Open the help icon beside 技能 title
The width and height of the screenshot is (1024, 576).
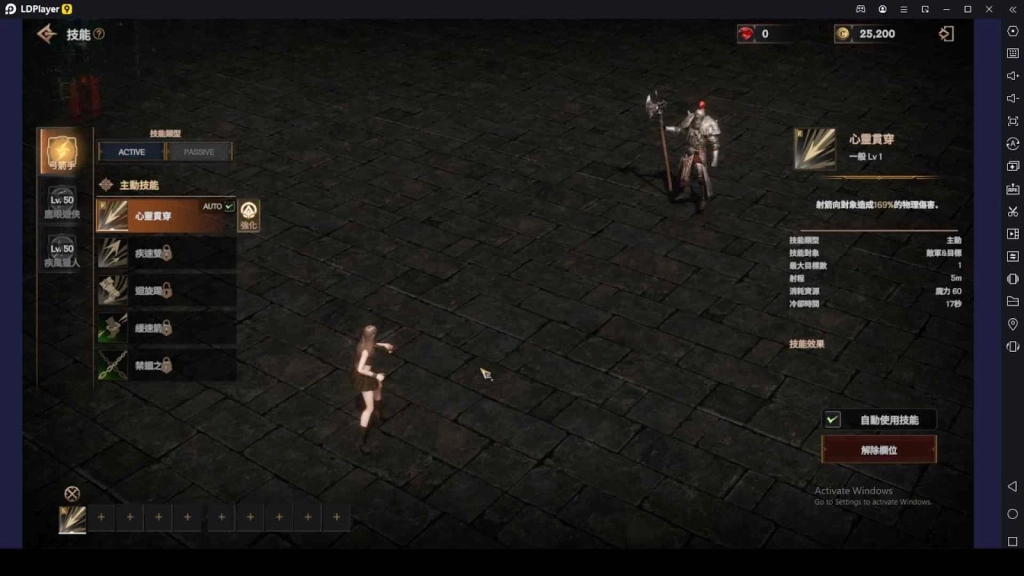[99, 34]
